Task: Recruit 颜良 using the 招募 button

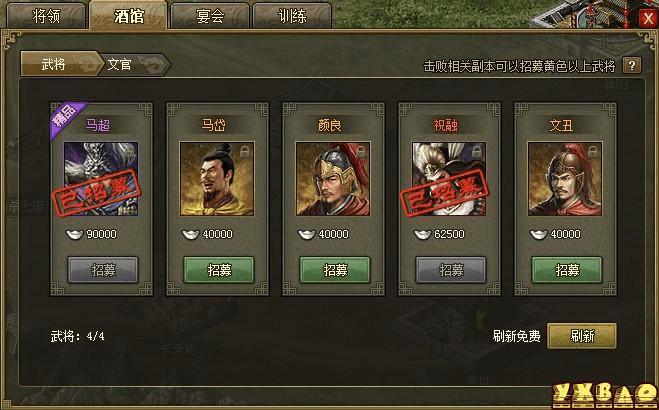Action: [x=335, y=270]
